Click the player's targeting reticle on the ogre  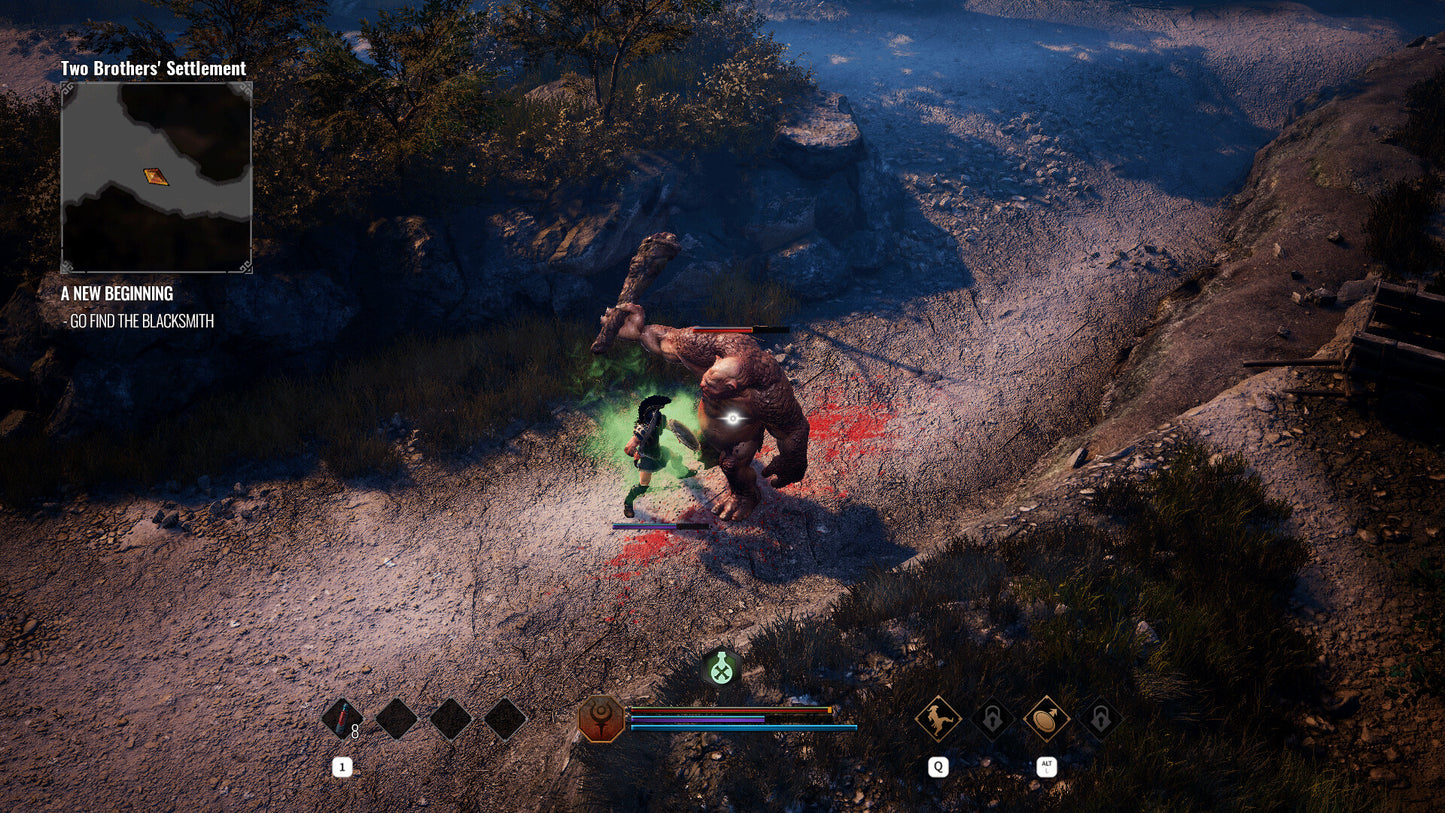tap(733, 419)
